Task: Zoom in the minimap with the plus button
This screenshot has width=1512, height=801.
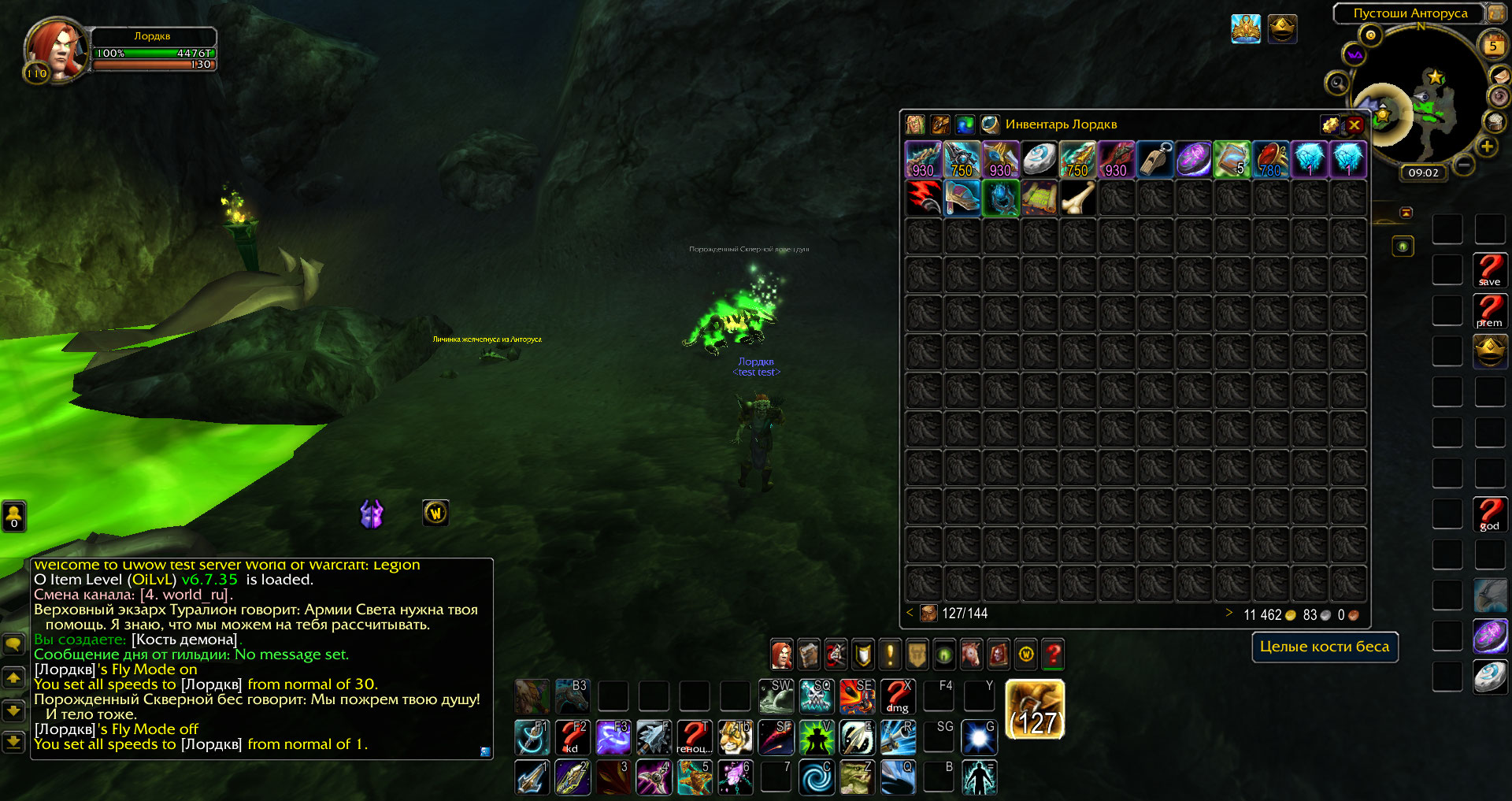Action: click(1487, 146)
